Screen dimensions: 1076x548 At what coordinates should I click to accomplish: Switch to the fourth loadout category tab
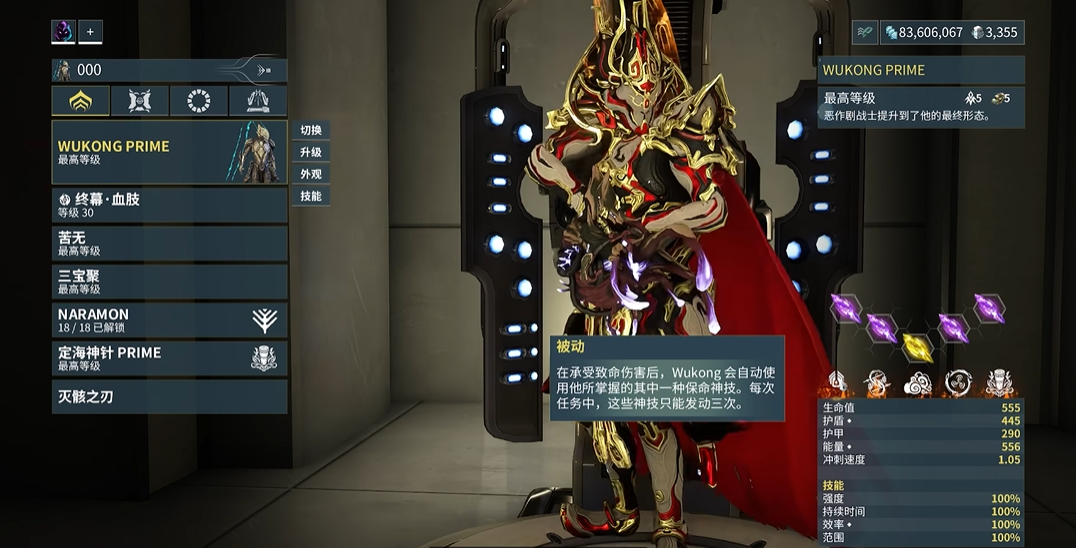[258, 101]
